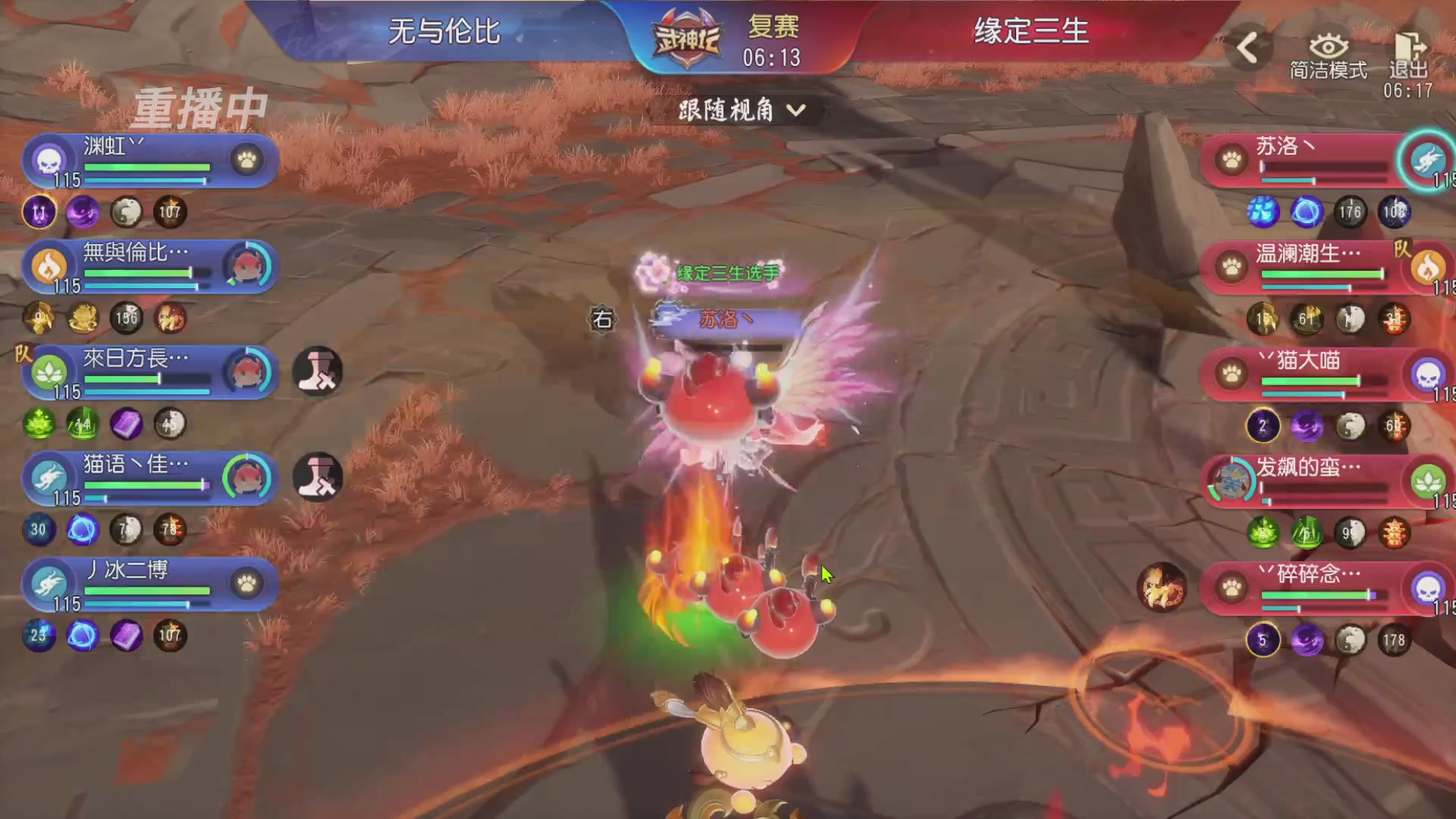Click the flame element icon beside 無與倫比
The image size is (1456, 819).
click(48, 267)
